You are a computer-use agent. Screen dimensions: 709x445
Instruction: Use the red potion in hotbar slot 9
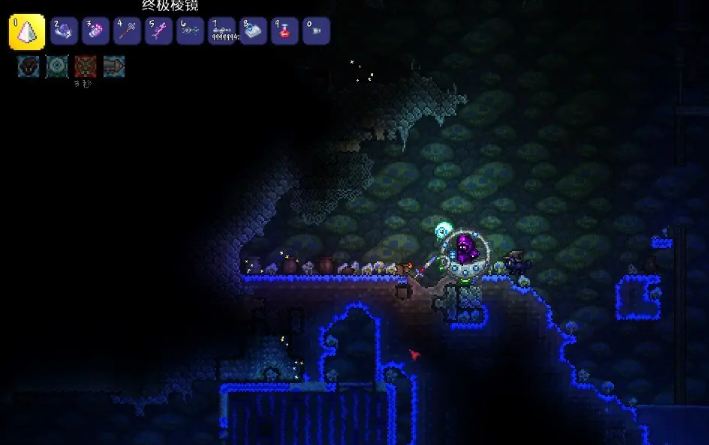[285, 31]
